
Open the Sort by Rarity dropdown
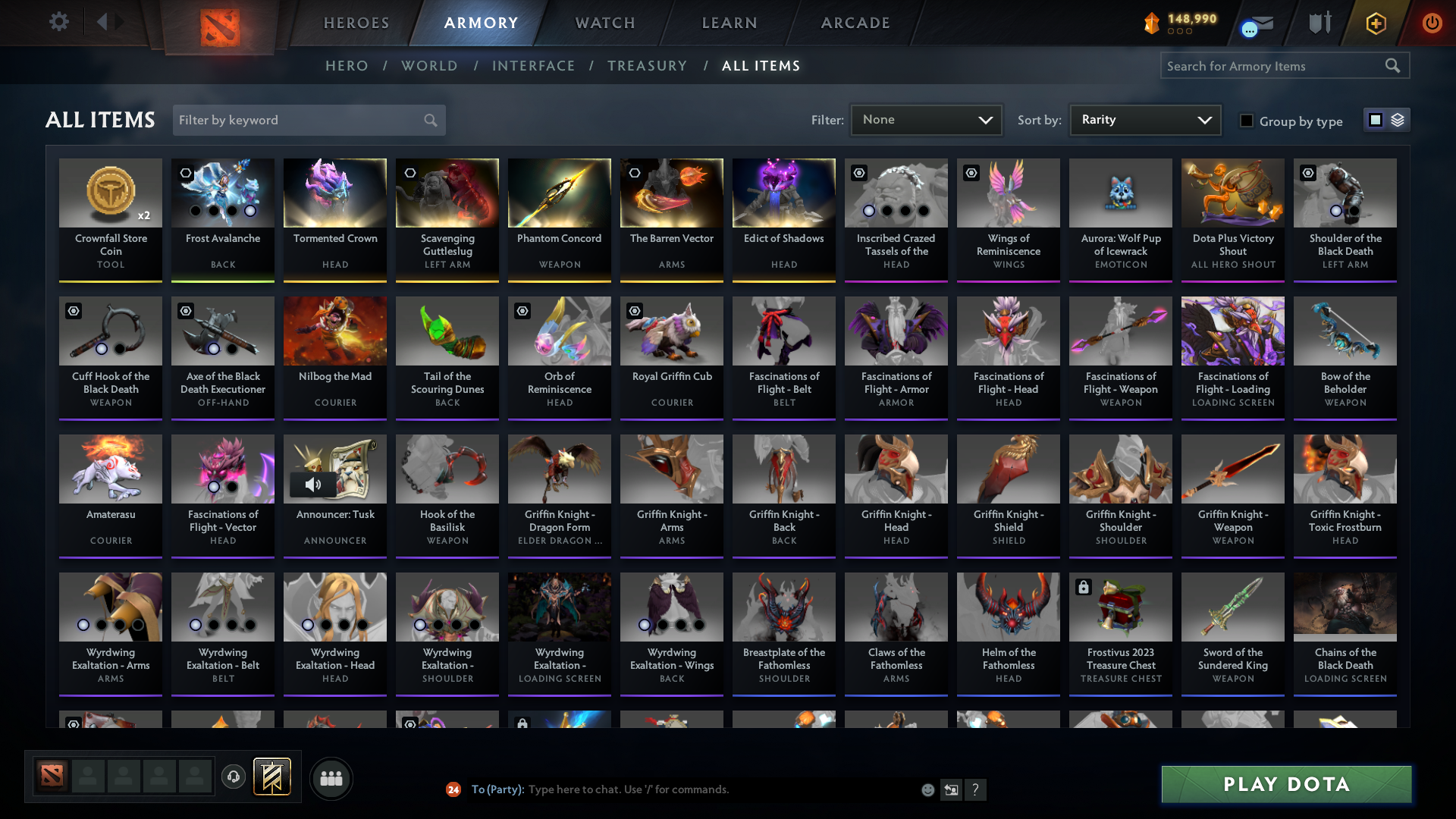pyautogui.click(x=1144, y=119)
